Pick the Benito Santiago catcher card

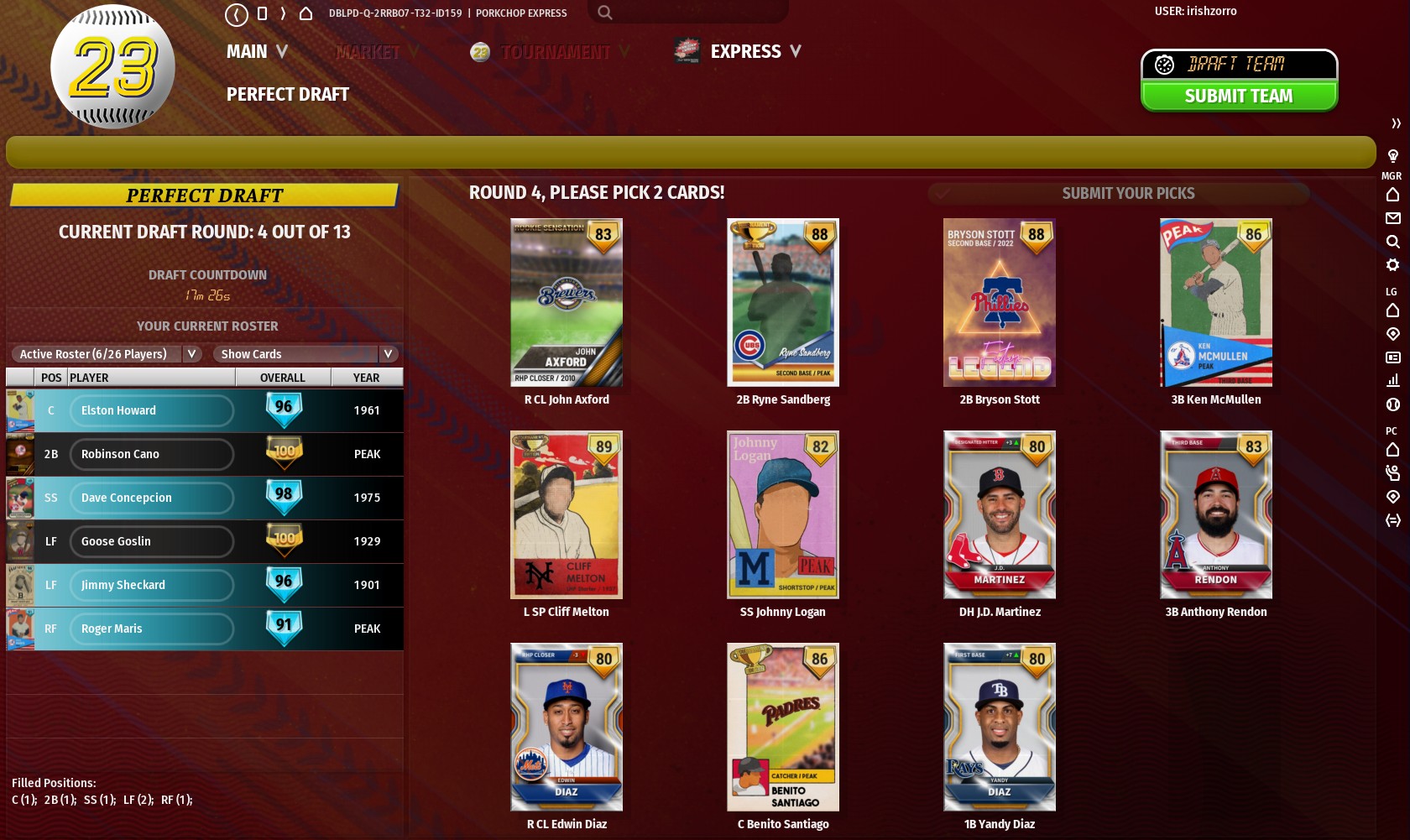click(783, 728)
